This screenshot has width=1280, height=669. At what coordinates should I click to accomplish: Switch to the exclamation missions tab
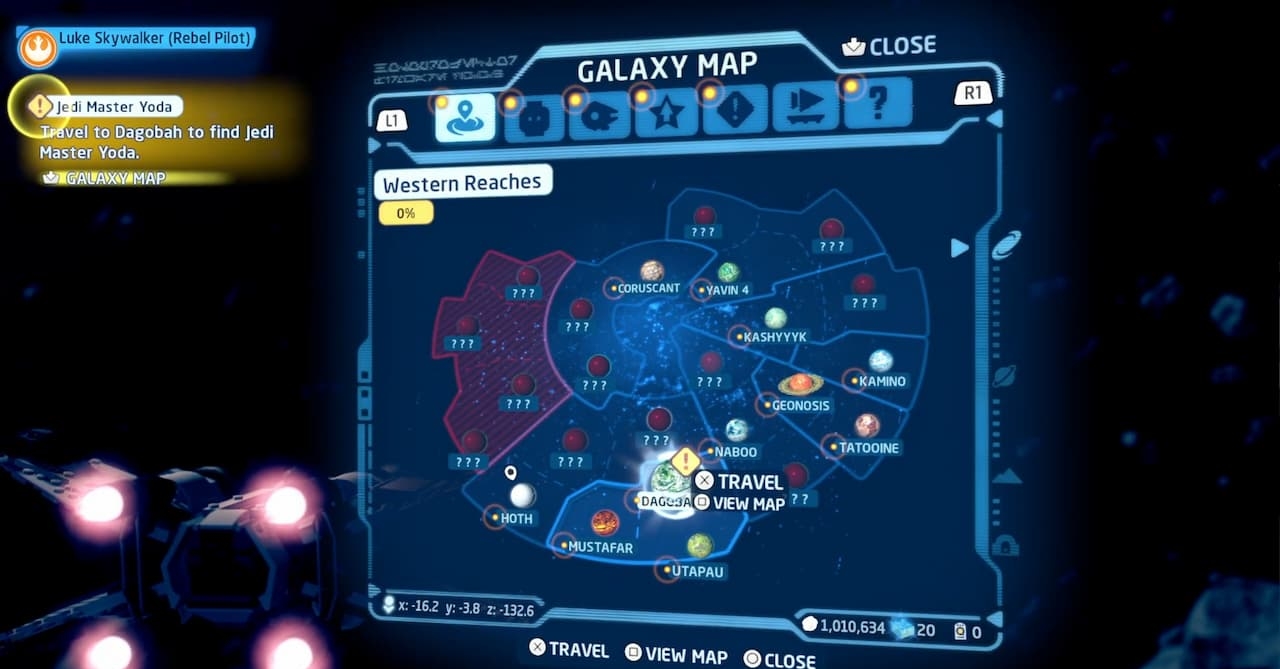pos(734,112)
